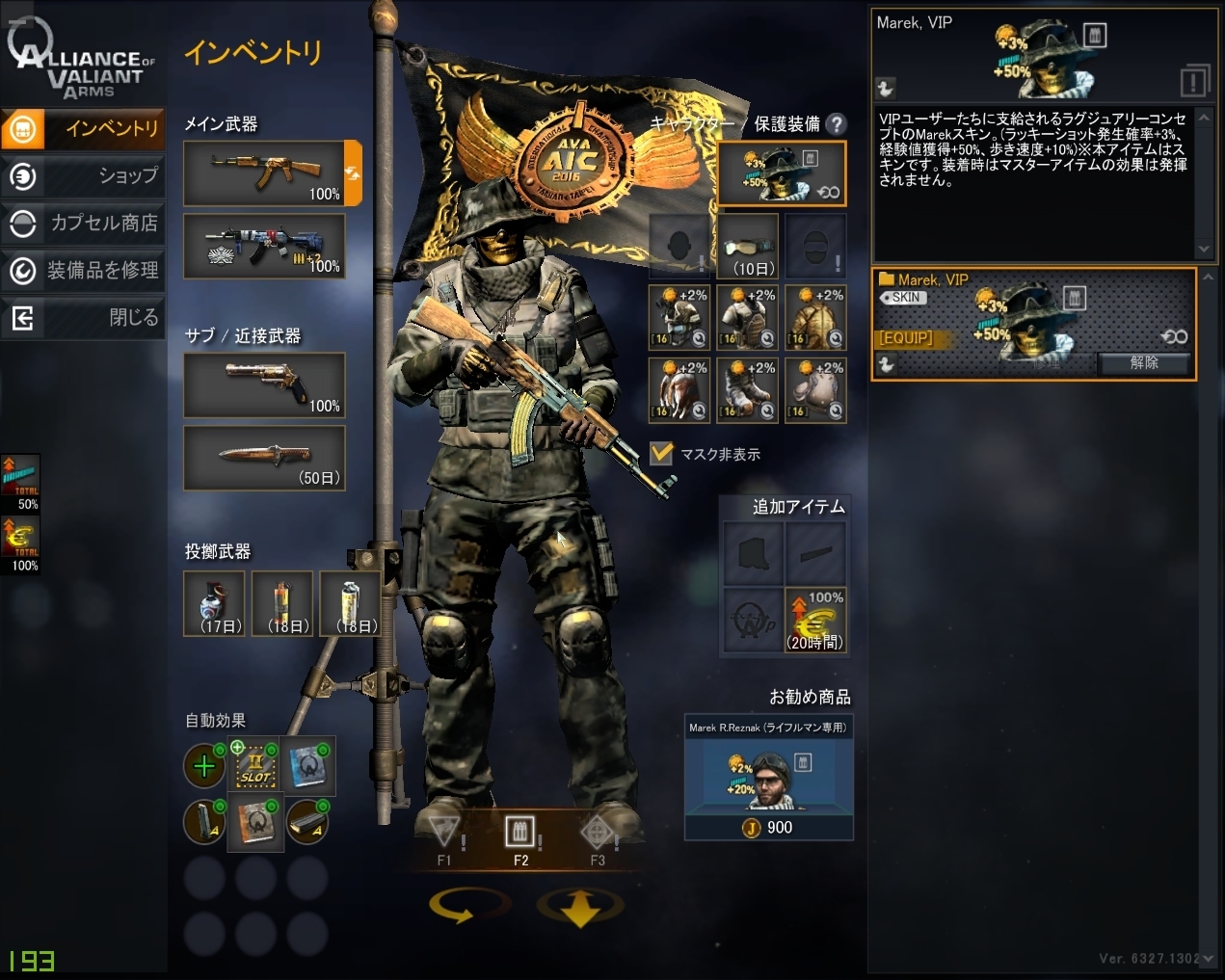Image resolution: width=1225 pixels, height=980 pixels.
Task: Open the help icon beside 保護装備
Action: point(837,123)
